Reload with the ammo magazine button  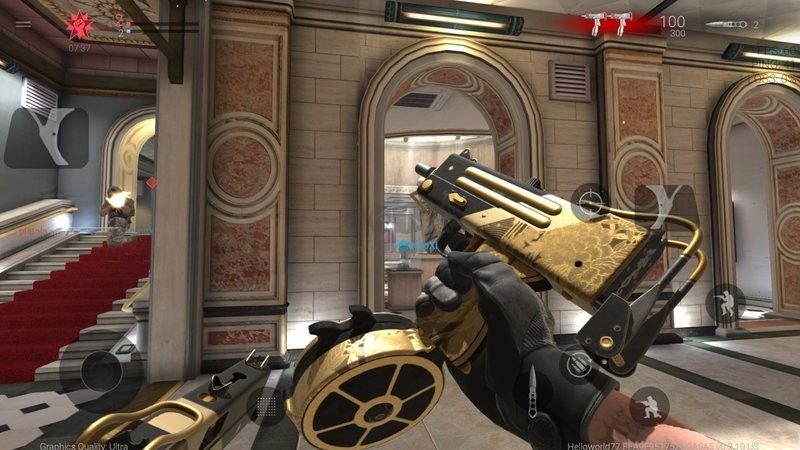click(x=579, y=365)
